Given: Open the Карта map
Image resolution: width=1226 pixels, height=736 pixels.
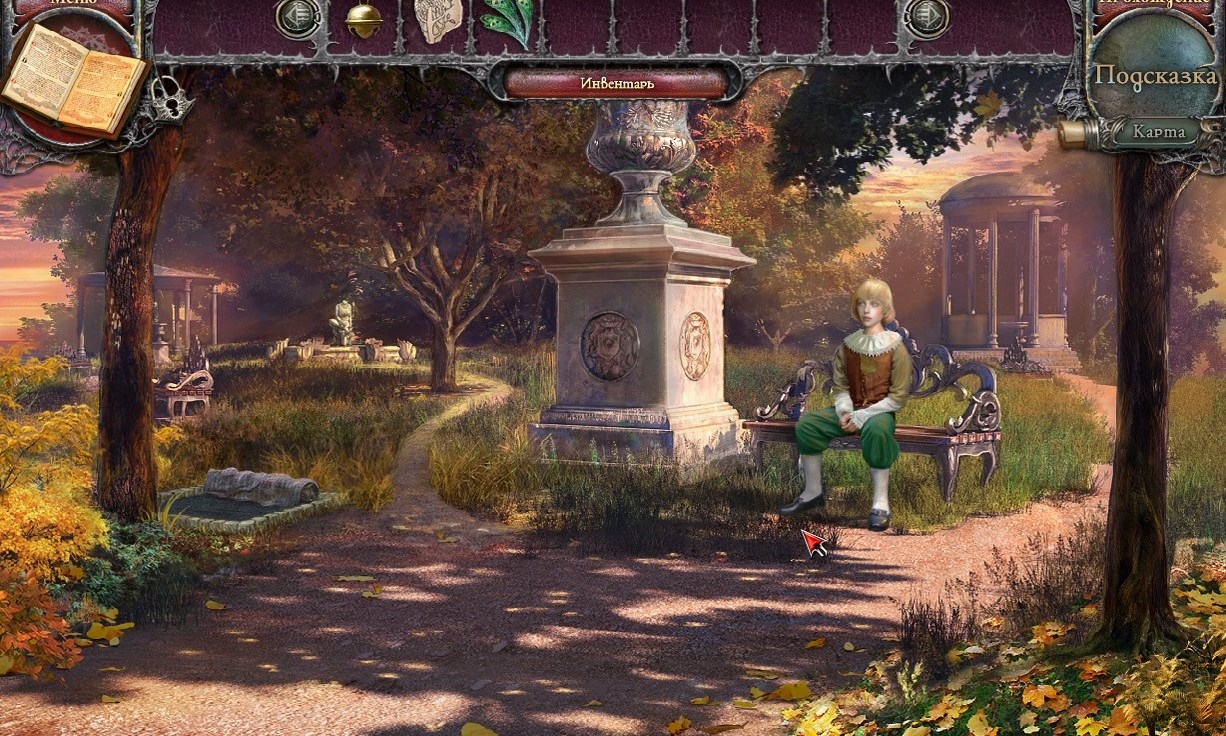Looking at the screenshot, I should pyautogui.click(x=1159, y=131).
